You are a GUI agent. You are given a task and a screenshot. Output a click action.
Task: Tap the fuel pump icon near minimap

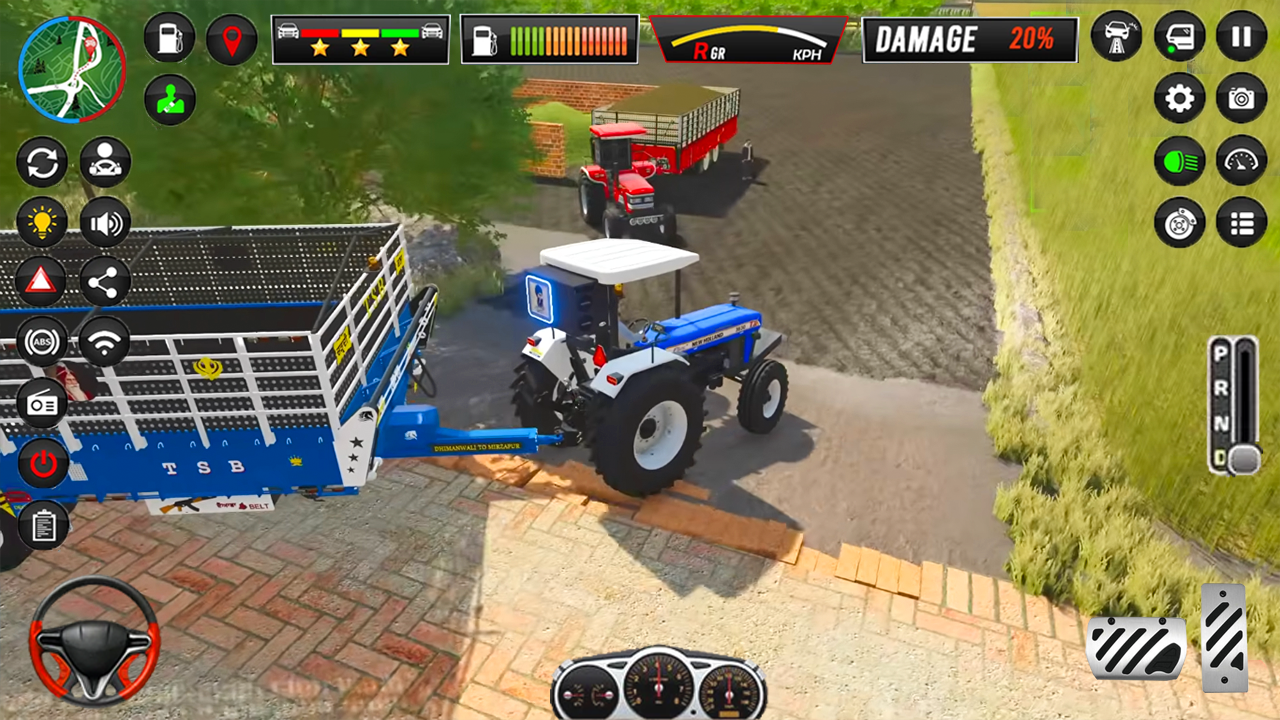[x=168, y=38]
